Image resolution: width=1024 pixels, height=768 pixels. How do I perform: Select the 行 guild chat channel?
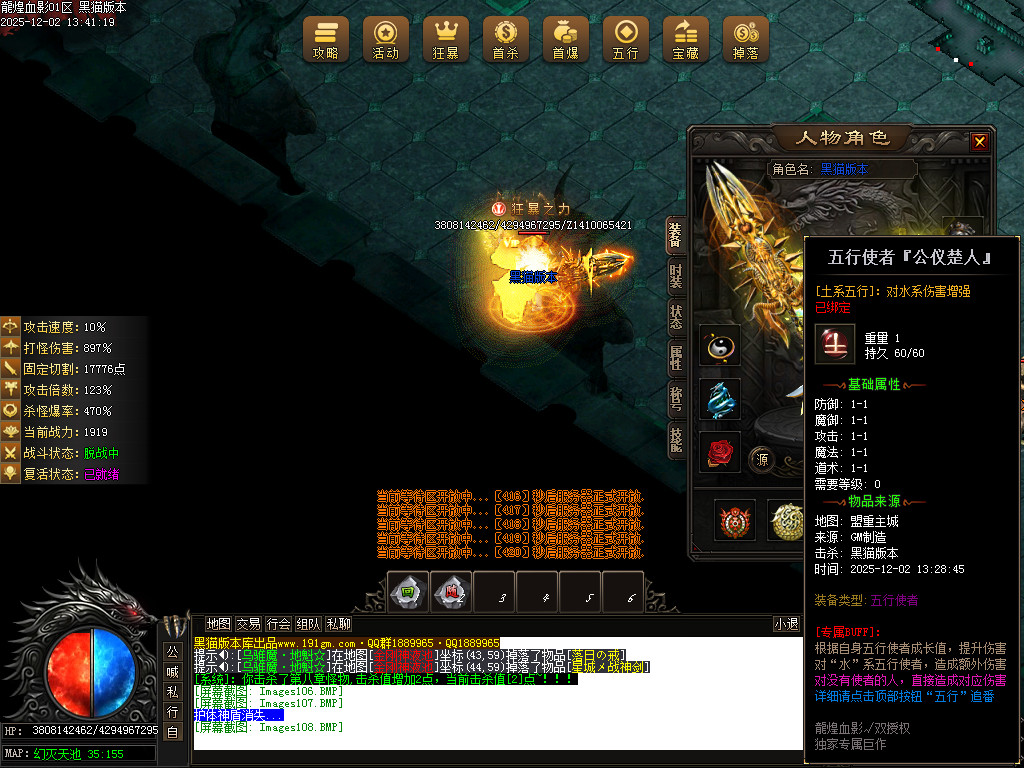click(173, 712)
